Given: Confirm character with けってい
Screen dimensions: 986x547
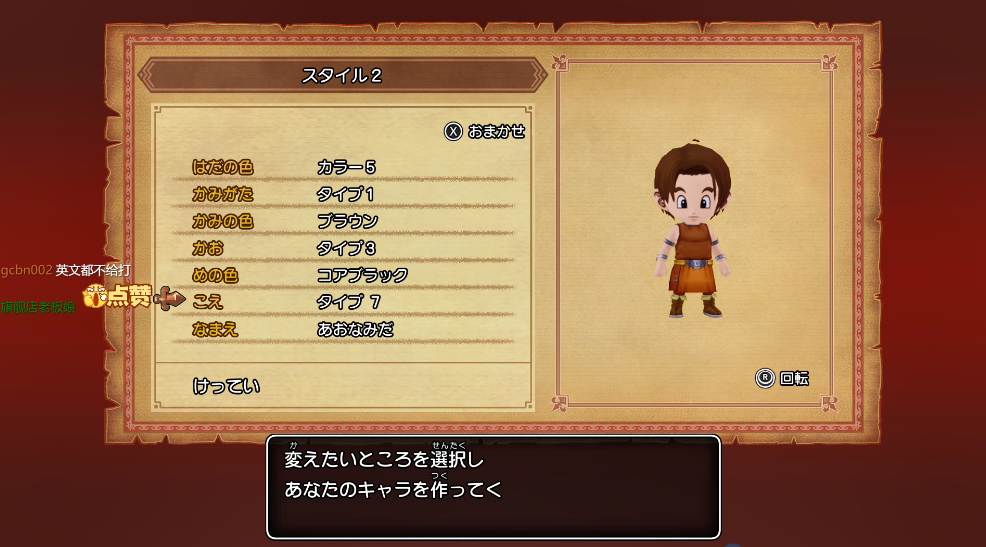Looking at the screenshot, I should (x=226, y=386).
